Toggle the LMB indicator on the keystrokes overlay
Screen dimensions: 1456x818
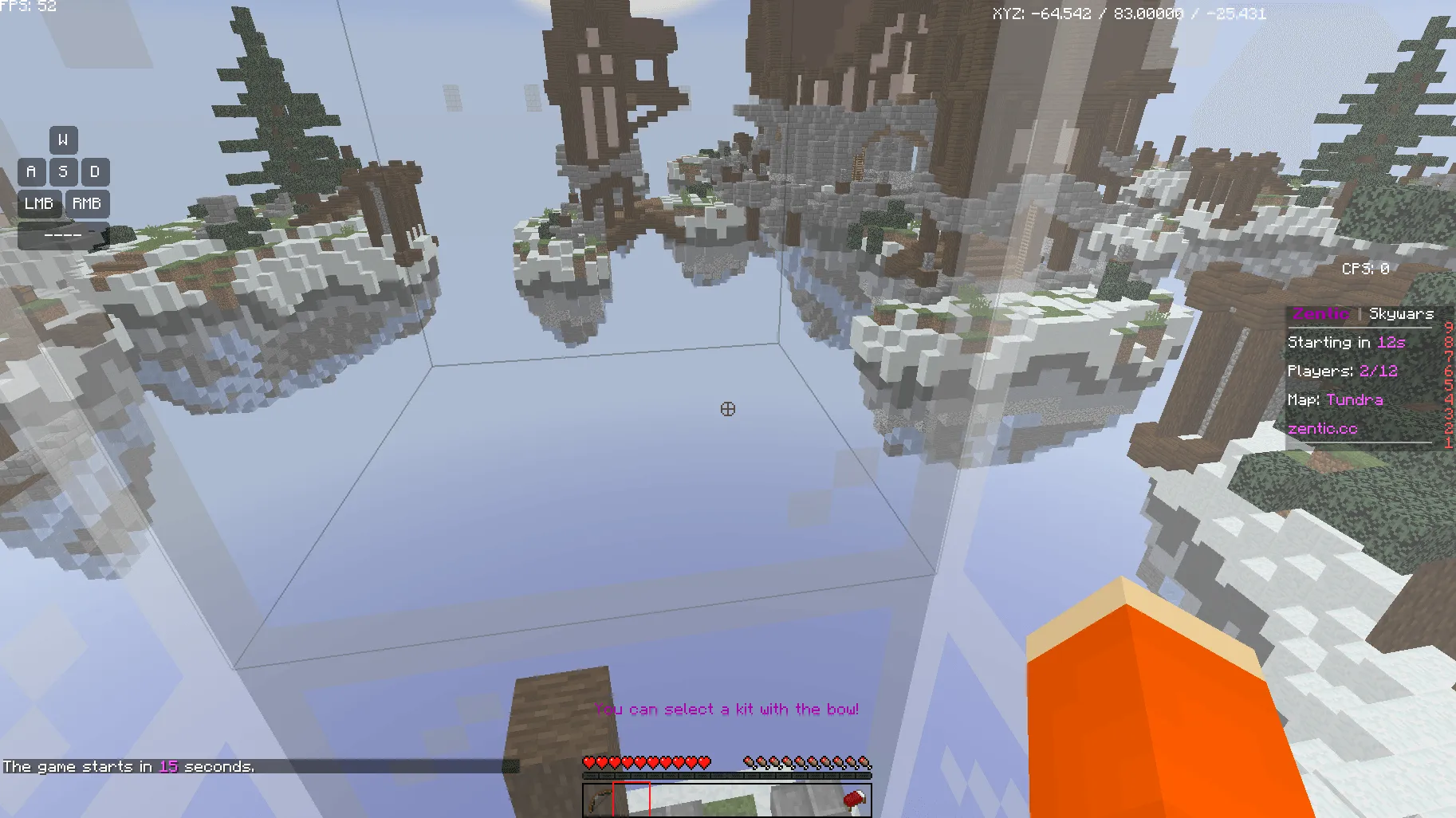tap(38, 204)
